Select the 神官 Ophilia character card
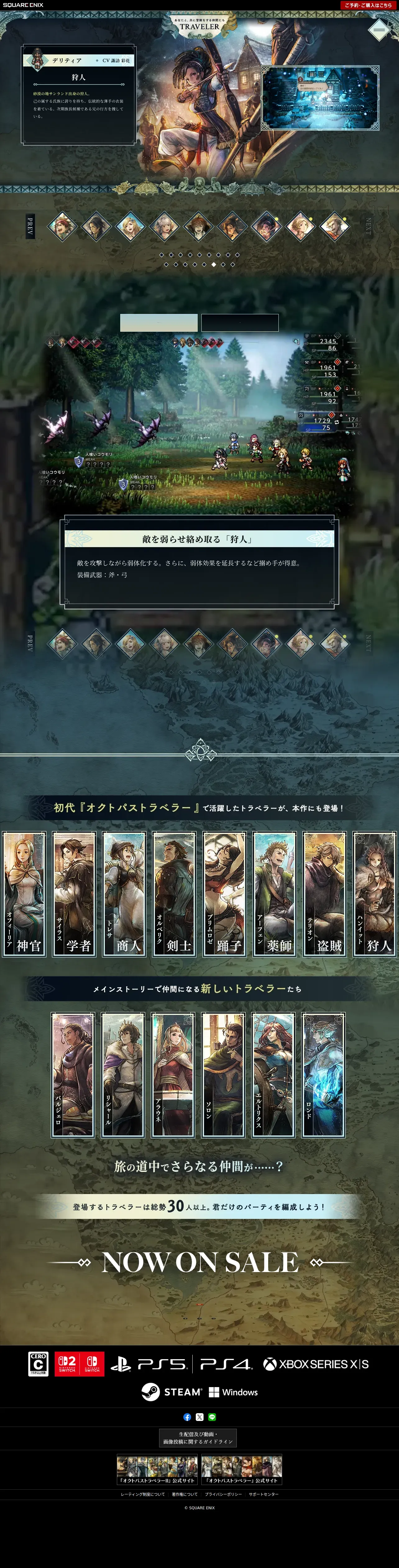The image size is (399, 1568). point(24,893)
